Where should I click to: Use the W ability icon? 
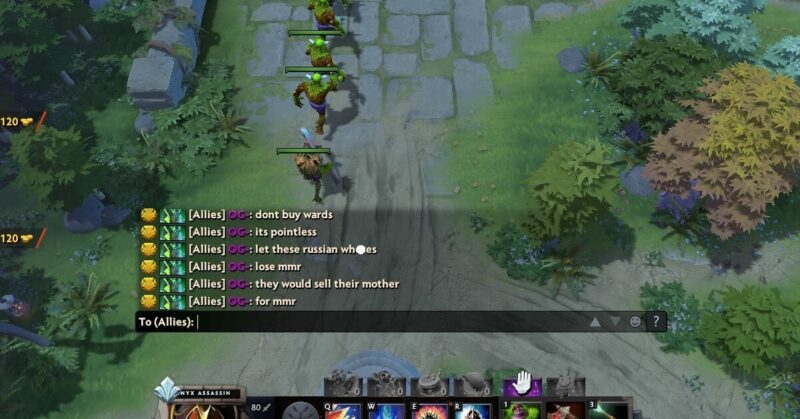(385, 410)
